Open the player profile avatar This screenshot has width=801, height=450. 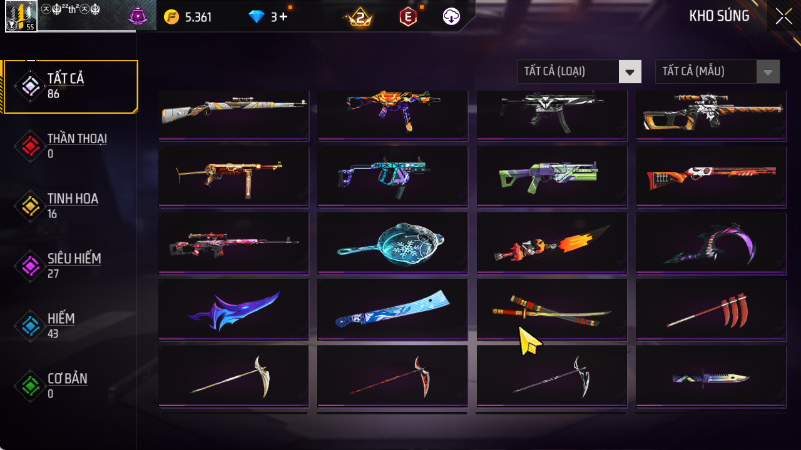(20, 15)
